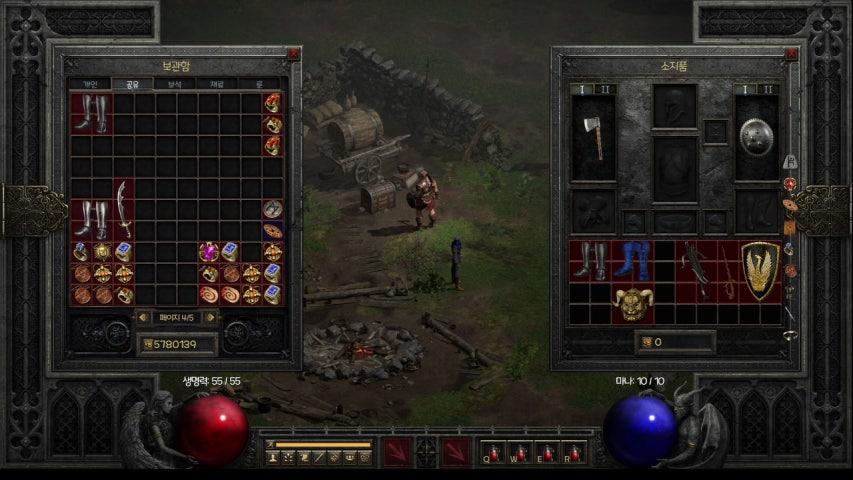The height and width of the screenshot is (480, 853).
Task: Select the equipped round shield slot
Action: (x=756, y=138)
